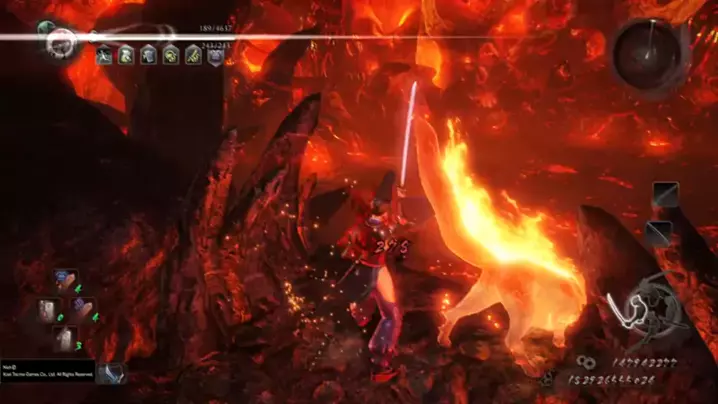
Task: Select the blue crescent icon beside copyright text
Action: [112, 373]
